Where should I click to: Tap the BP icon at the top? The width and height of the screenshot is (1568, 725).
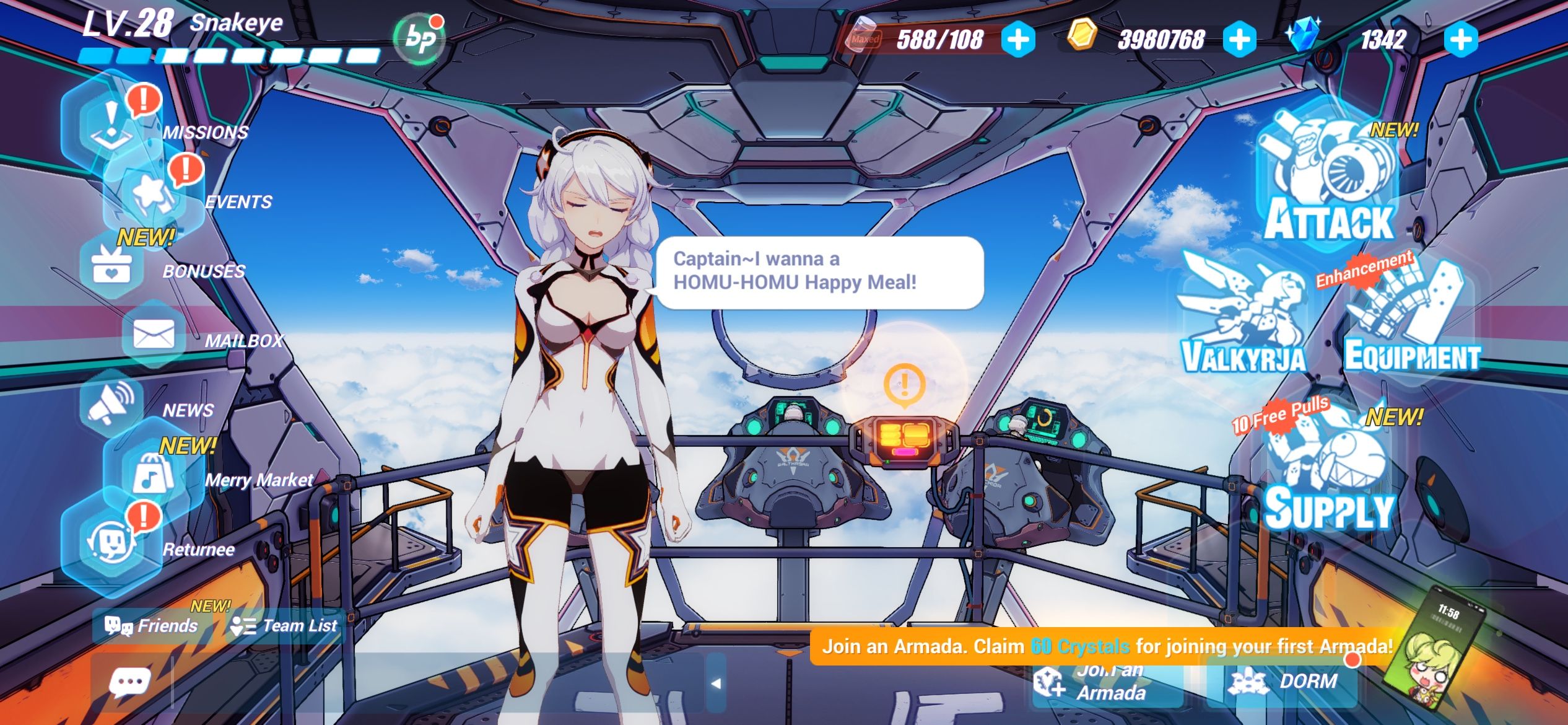(418, 39)
